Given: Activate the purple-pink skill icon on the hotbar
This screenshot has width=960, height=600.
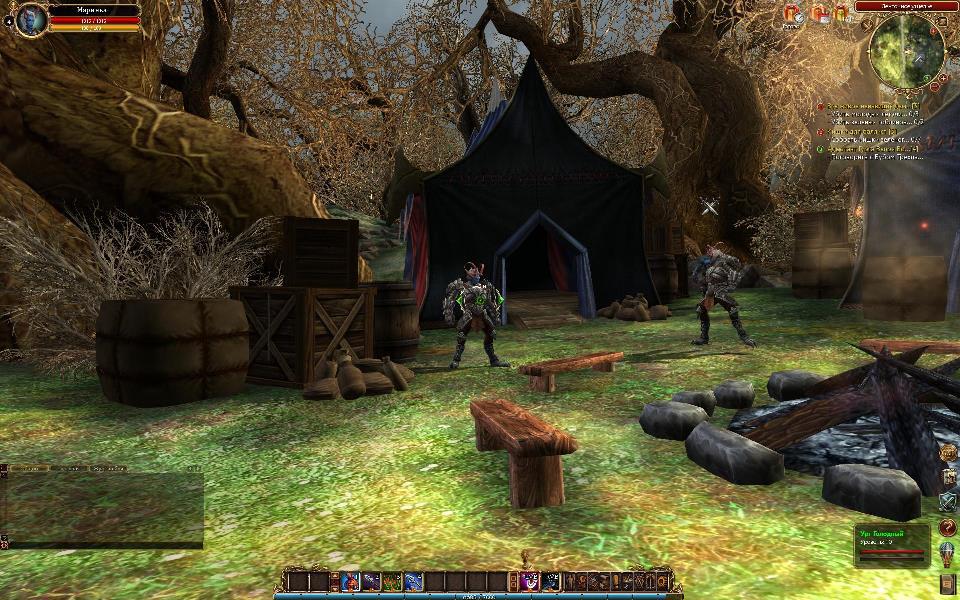Looking at the screenshot, I should [530, 581].
